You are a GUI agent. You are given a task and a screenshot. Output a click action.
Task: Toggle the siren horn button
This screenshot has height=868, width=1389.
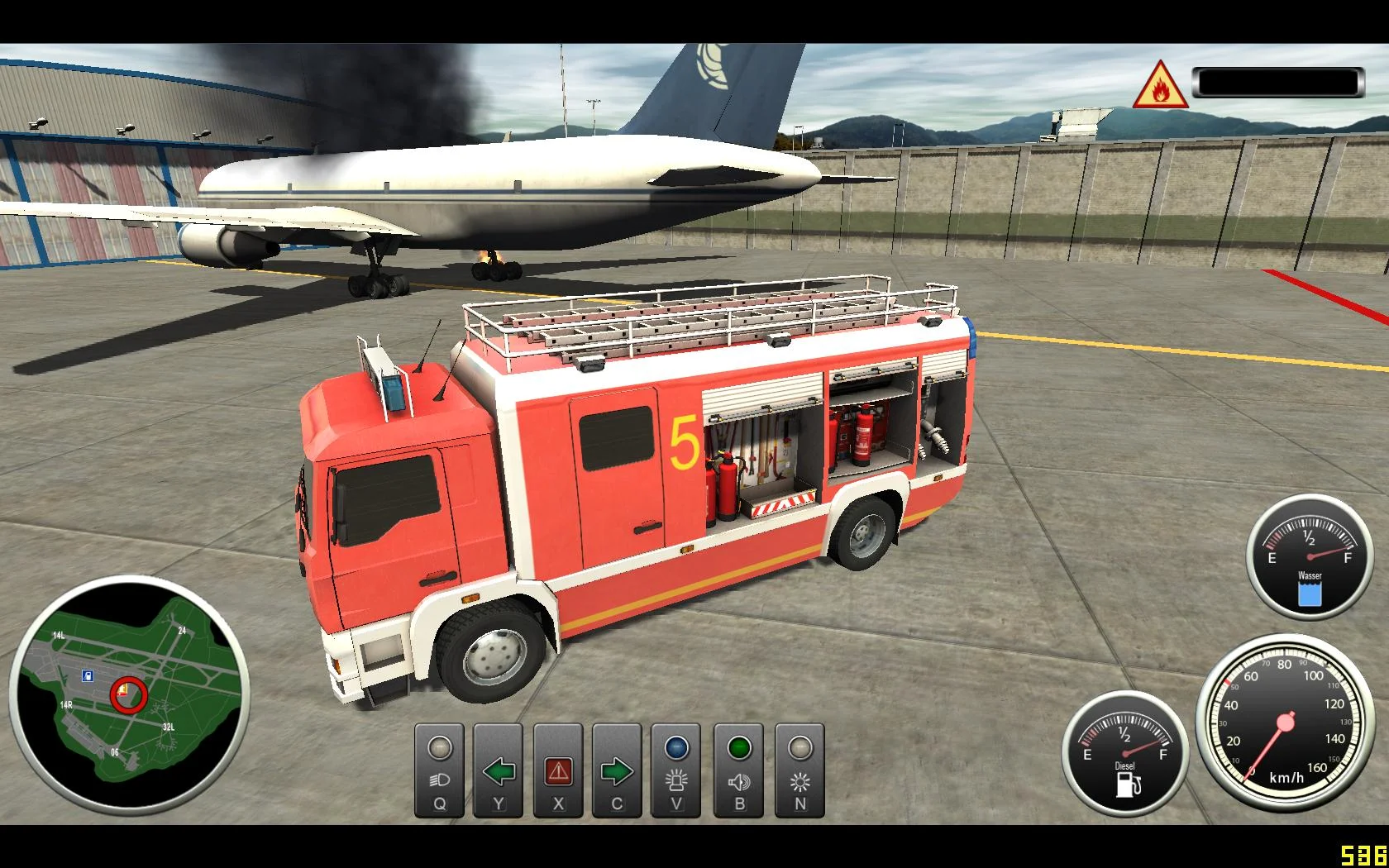point(739,770)
